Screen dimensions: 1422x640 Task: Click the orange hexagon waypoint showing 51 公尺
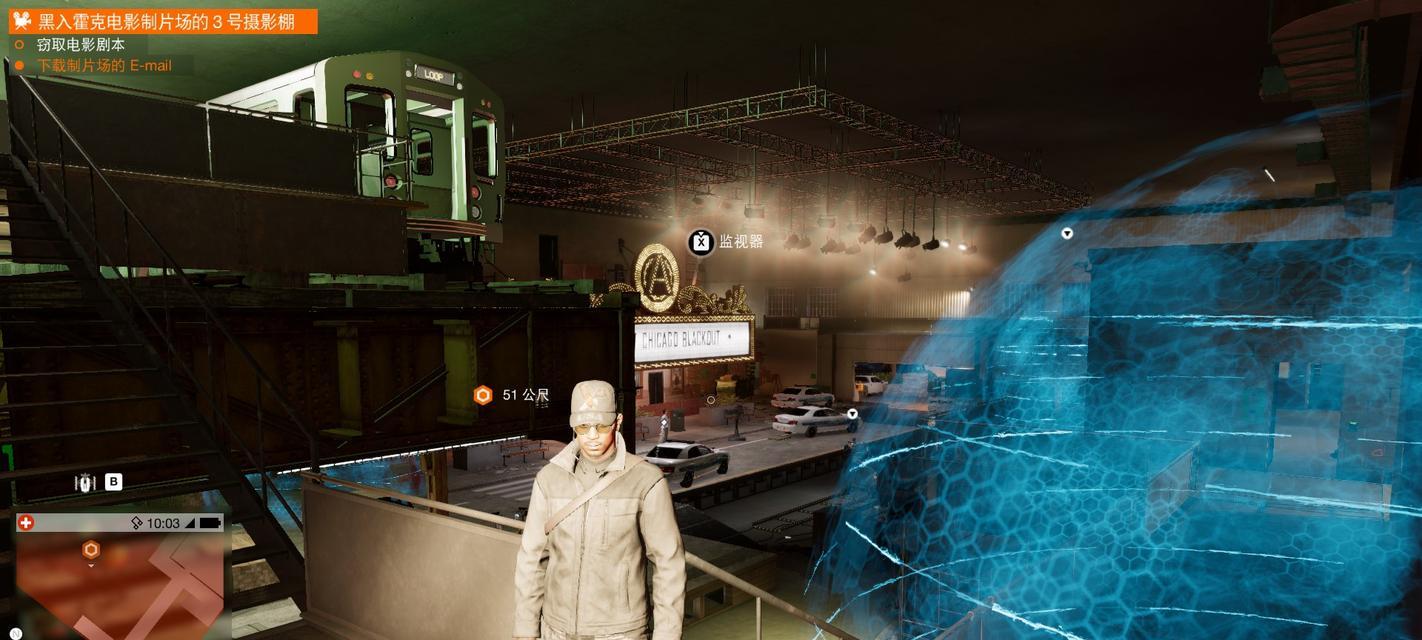pos(483,395)
